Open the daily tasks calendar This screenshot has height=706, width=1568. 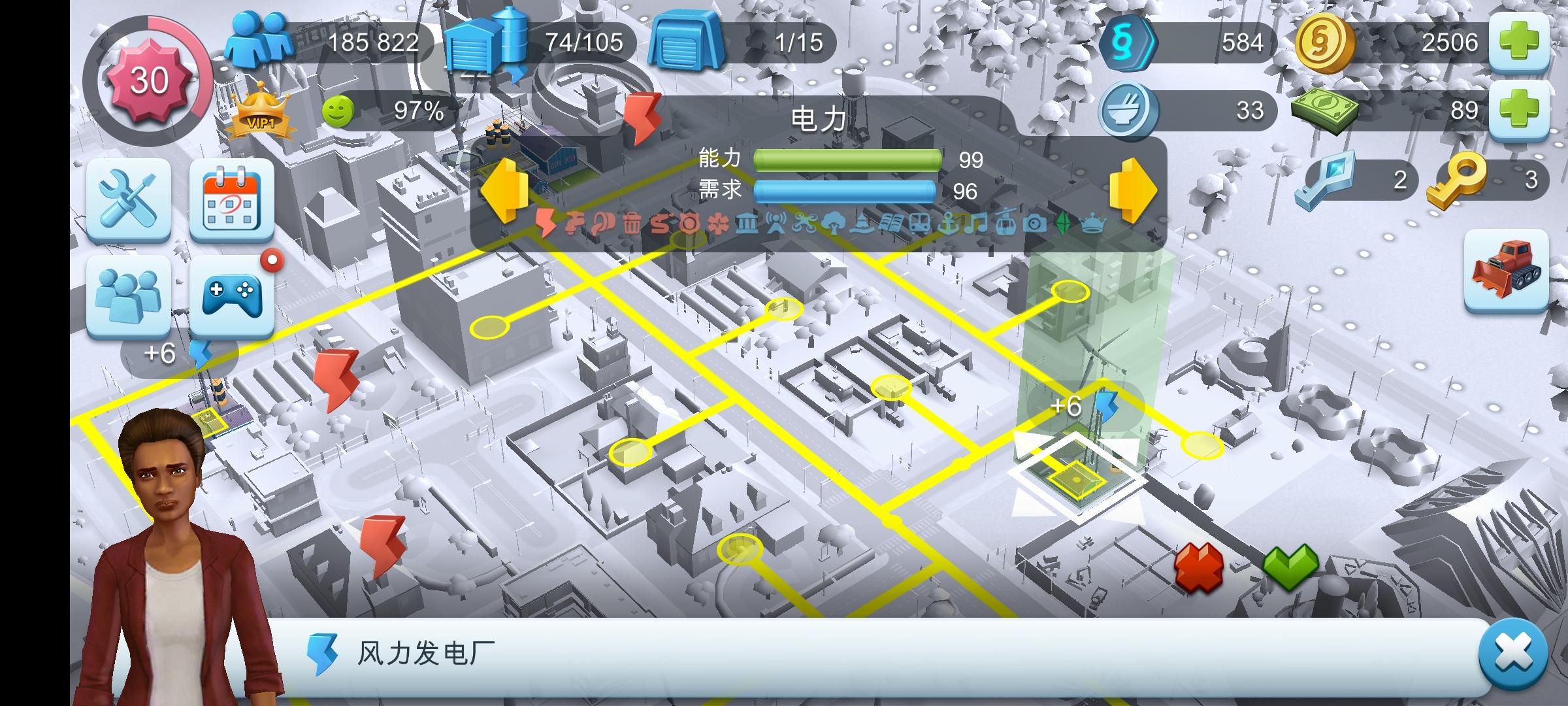pos(233,203)
